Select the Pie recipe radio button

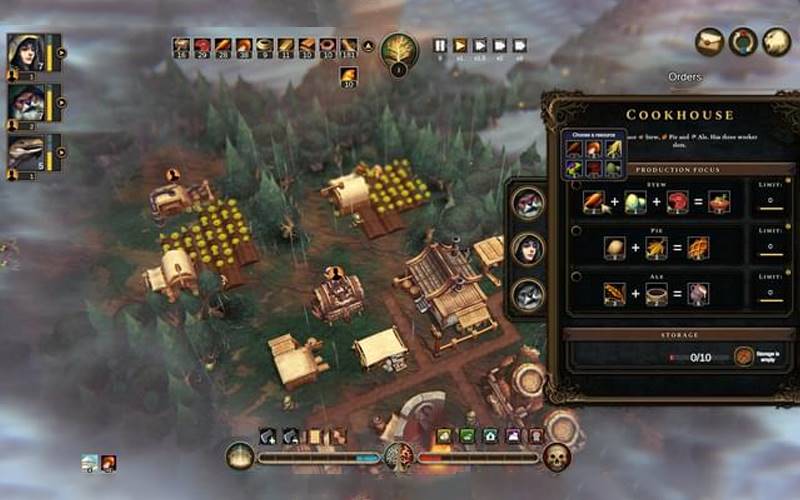(577, 230)
